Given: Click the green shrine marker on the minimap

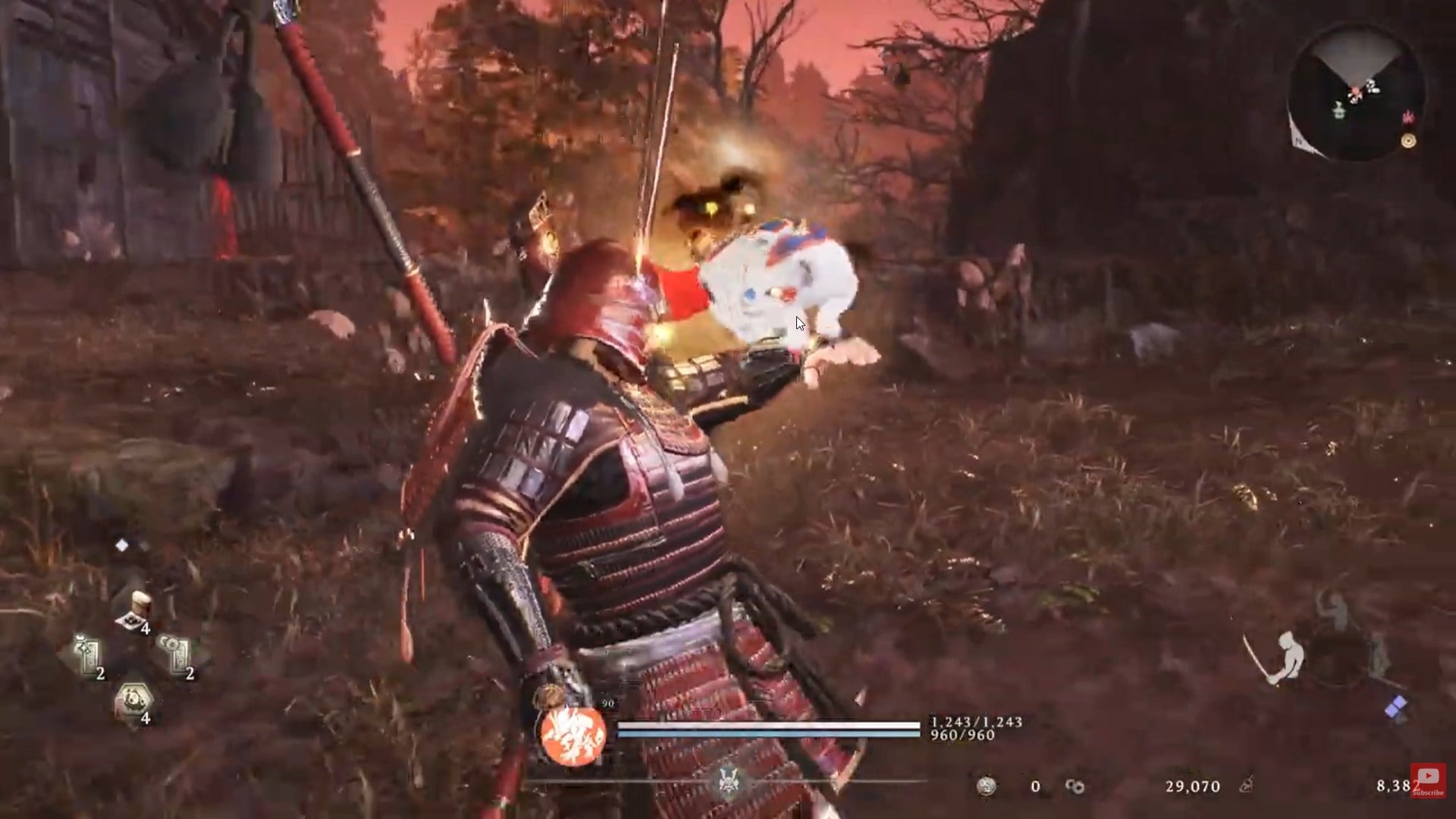Looking at the screenshot, I should (x=1339, y=111).
